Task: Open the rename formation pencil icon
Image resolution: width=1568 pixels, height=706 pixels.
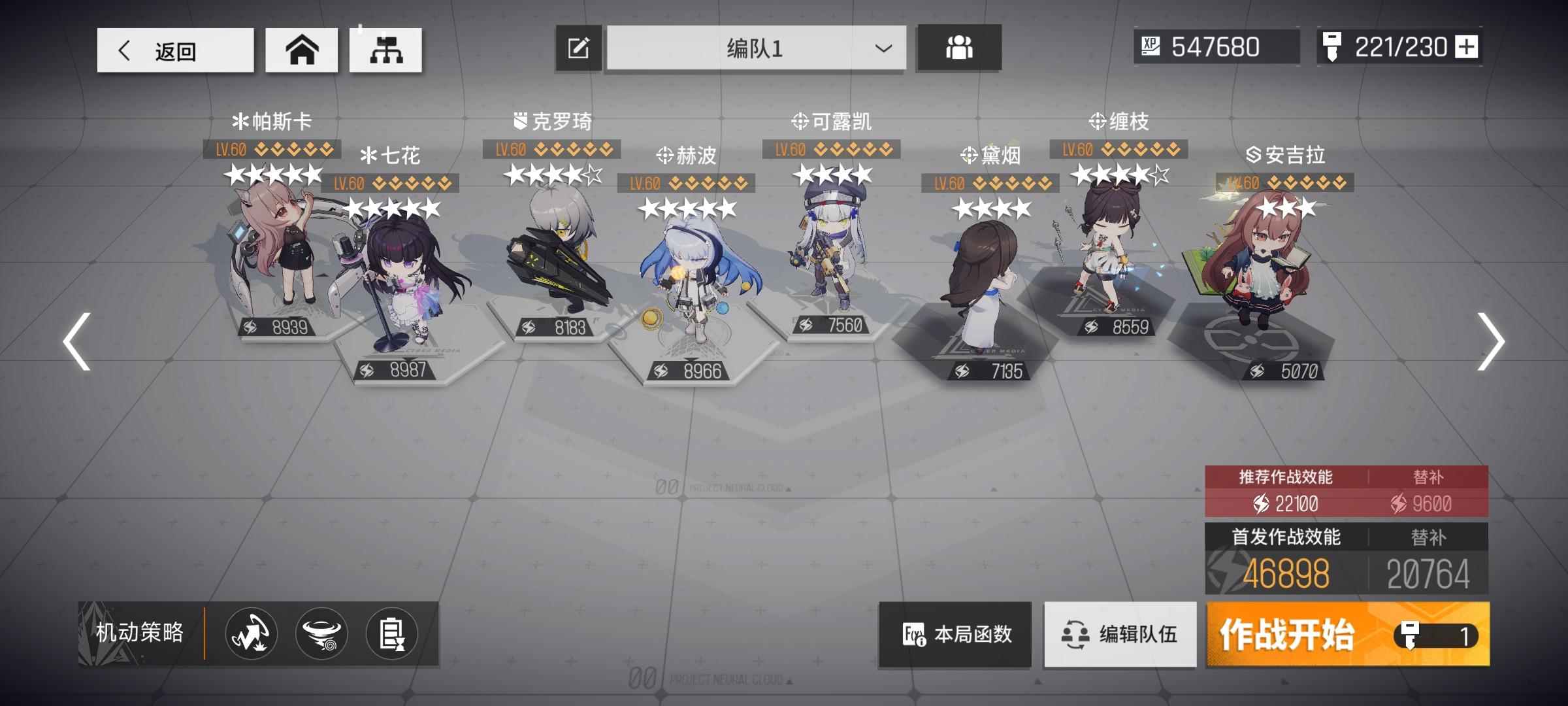Action: (578, 47)
